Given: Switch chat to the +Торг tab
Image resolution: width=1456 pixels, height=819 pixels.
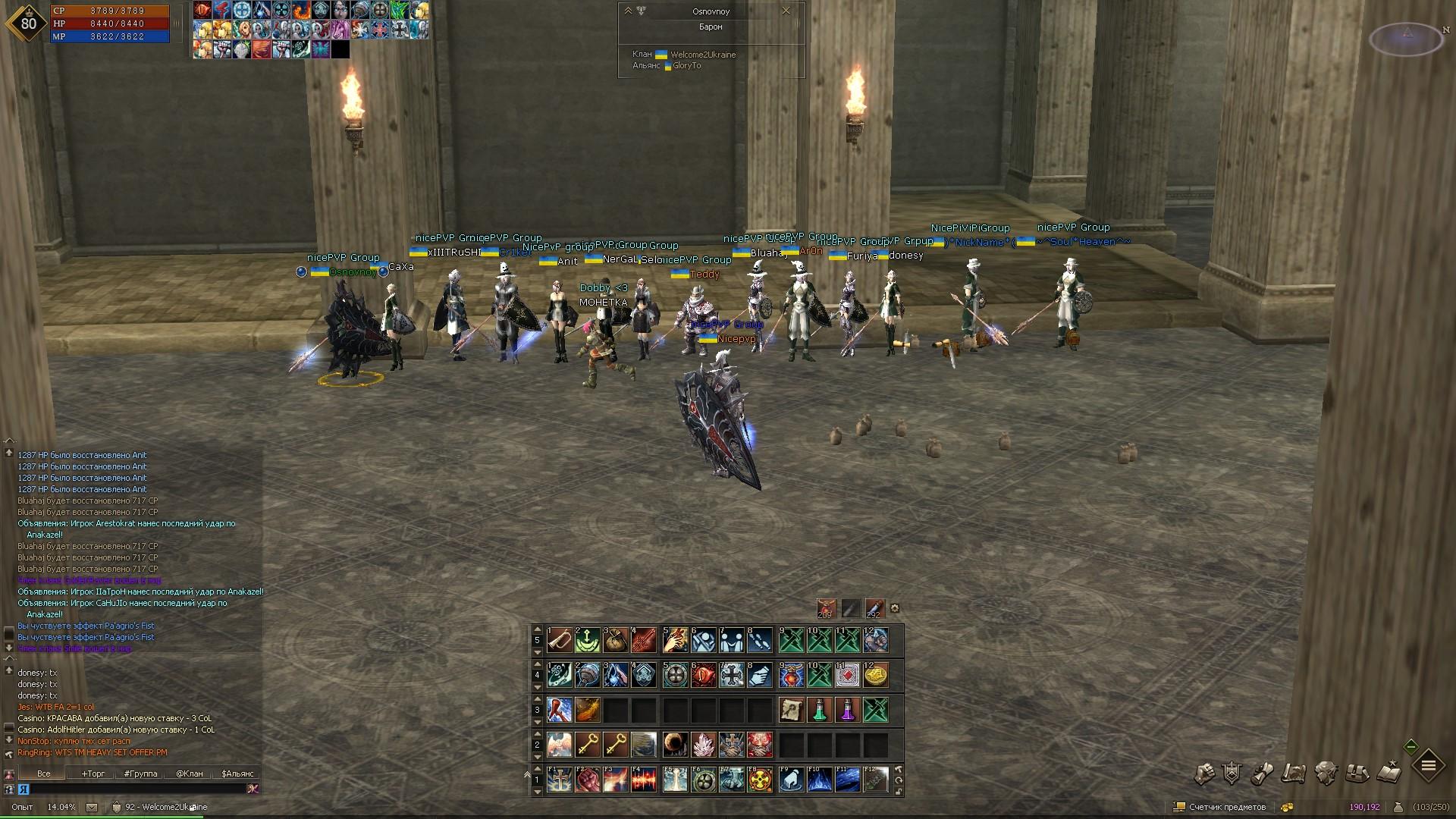Looking at the screenshot, I should point(93,773).
